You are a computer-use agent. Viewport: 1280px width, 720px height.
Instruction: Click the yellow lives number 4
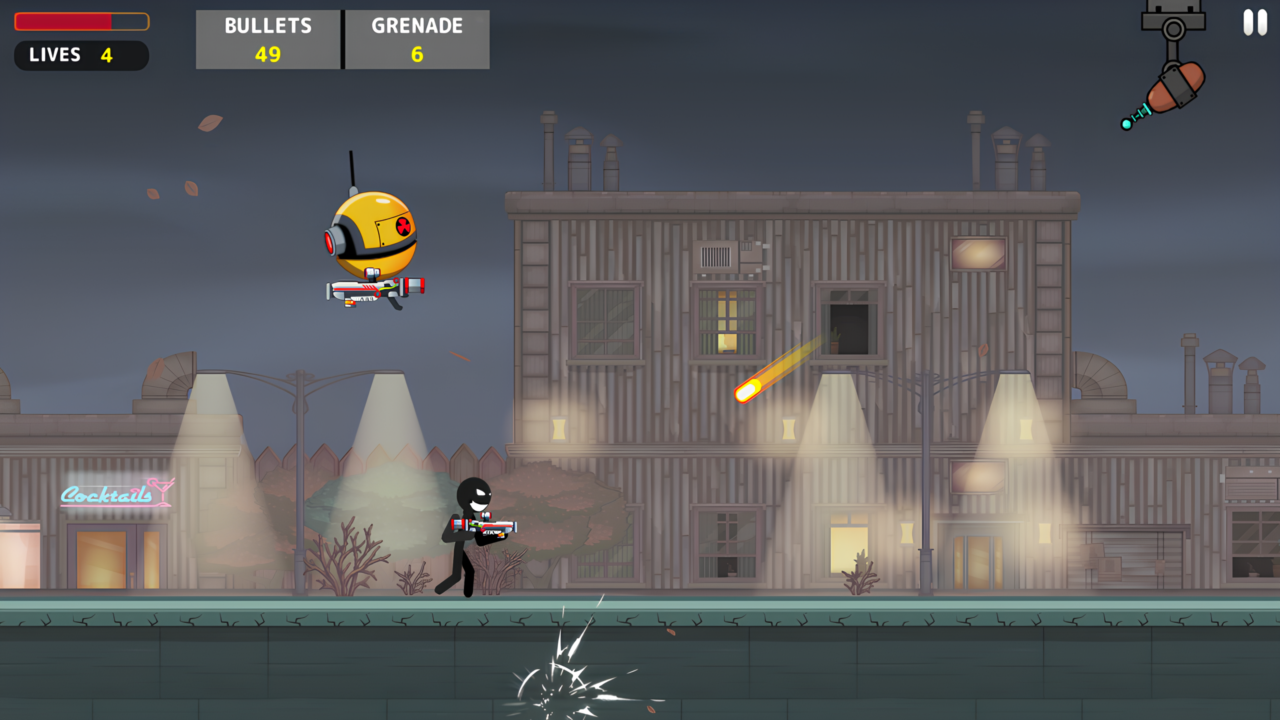click(105, 55)
